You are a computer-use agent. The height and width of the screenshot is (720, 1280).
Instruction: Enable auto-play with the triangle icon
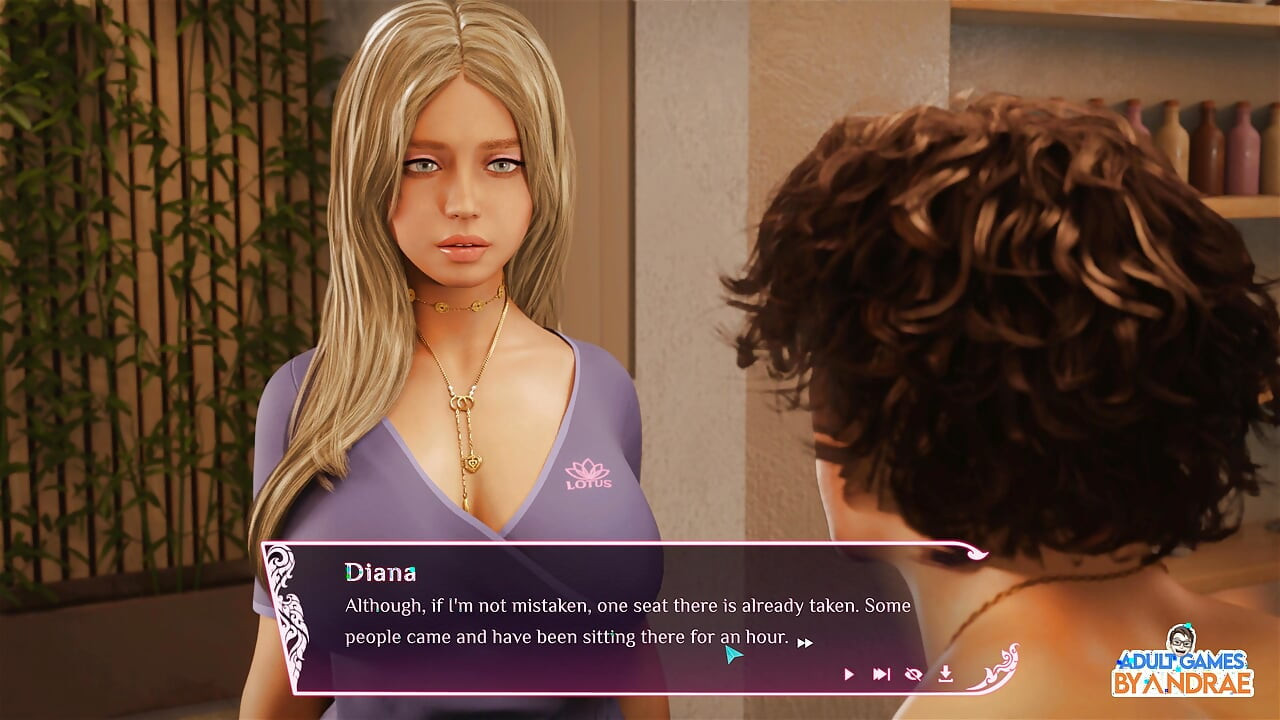849,674
